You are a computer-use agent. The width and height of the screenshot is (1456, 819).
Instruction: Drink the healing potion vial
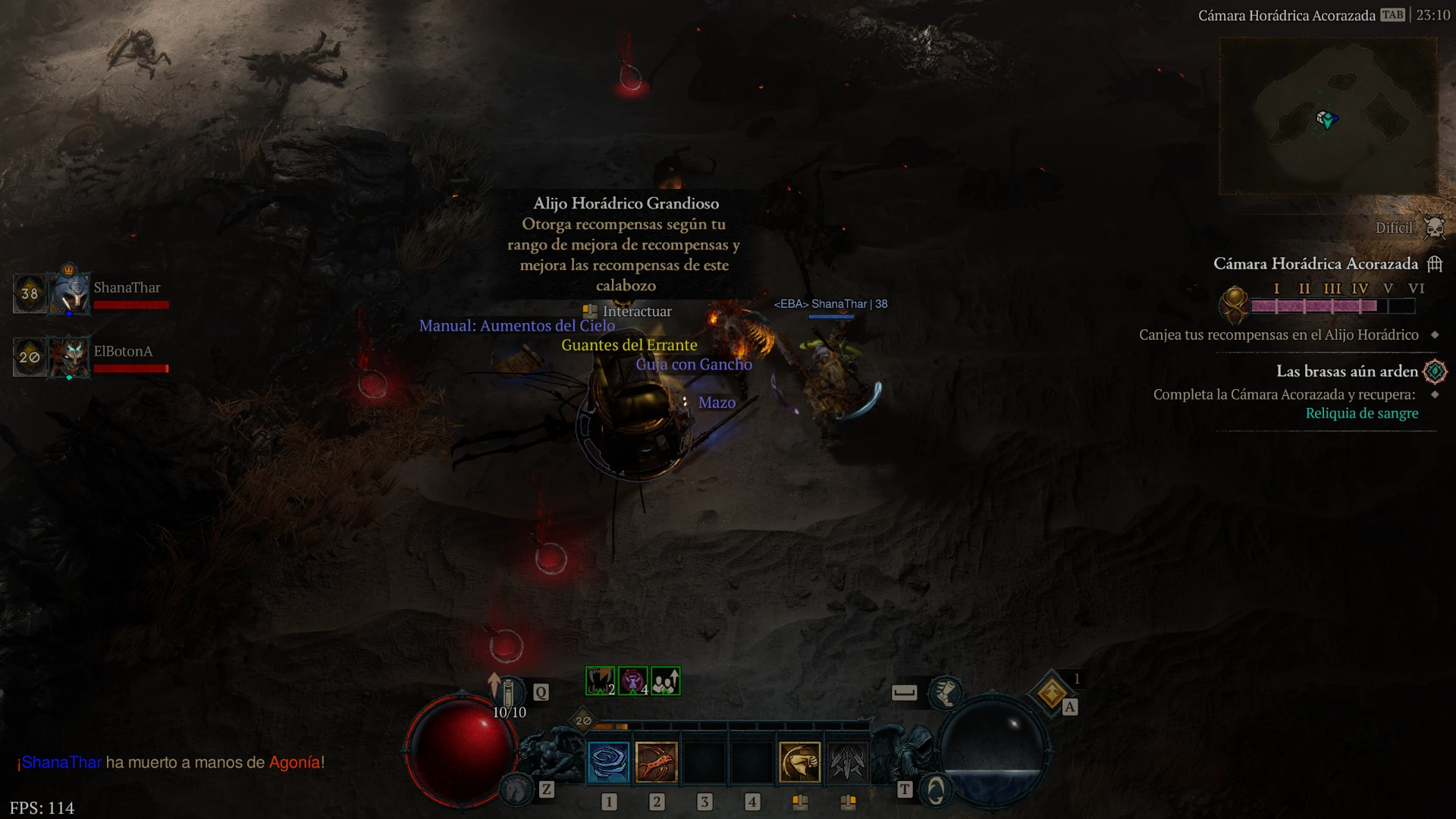509,692
